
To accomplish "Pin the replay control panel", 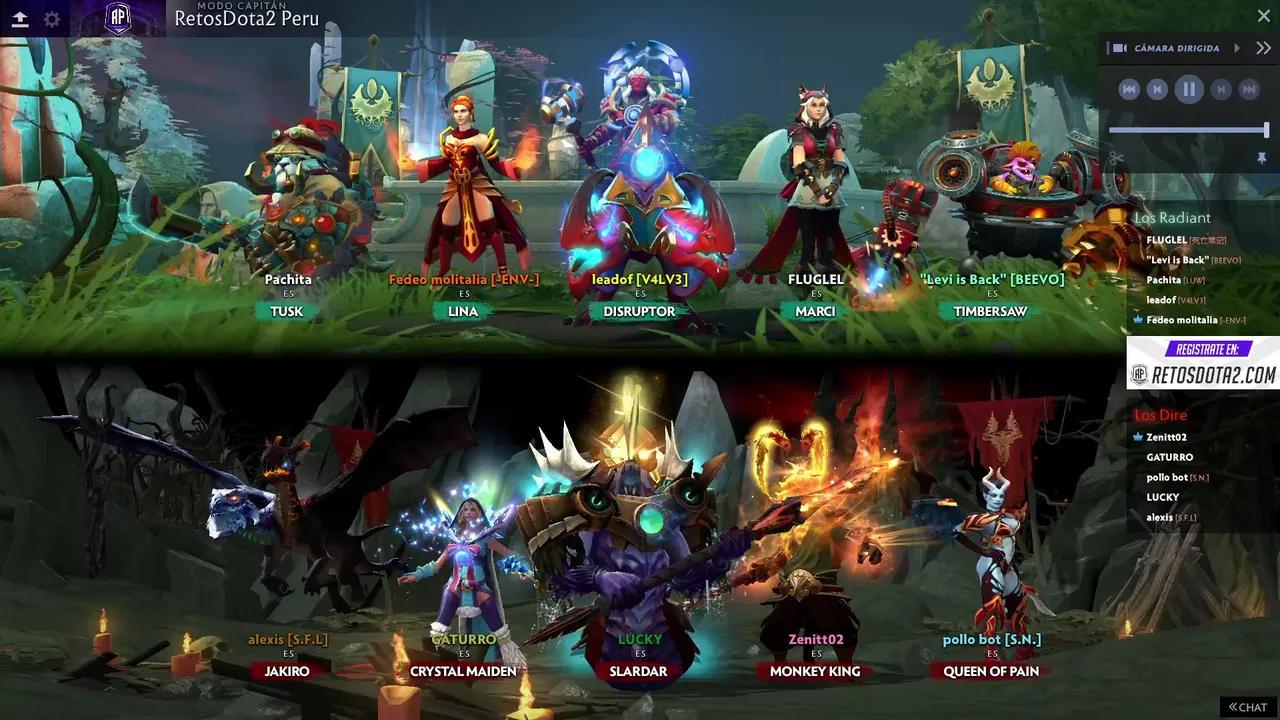I will (1262, 158).
